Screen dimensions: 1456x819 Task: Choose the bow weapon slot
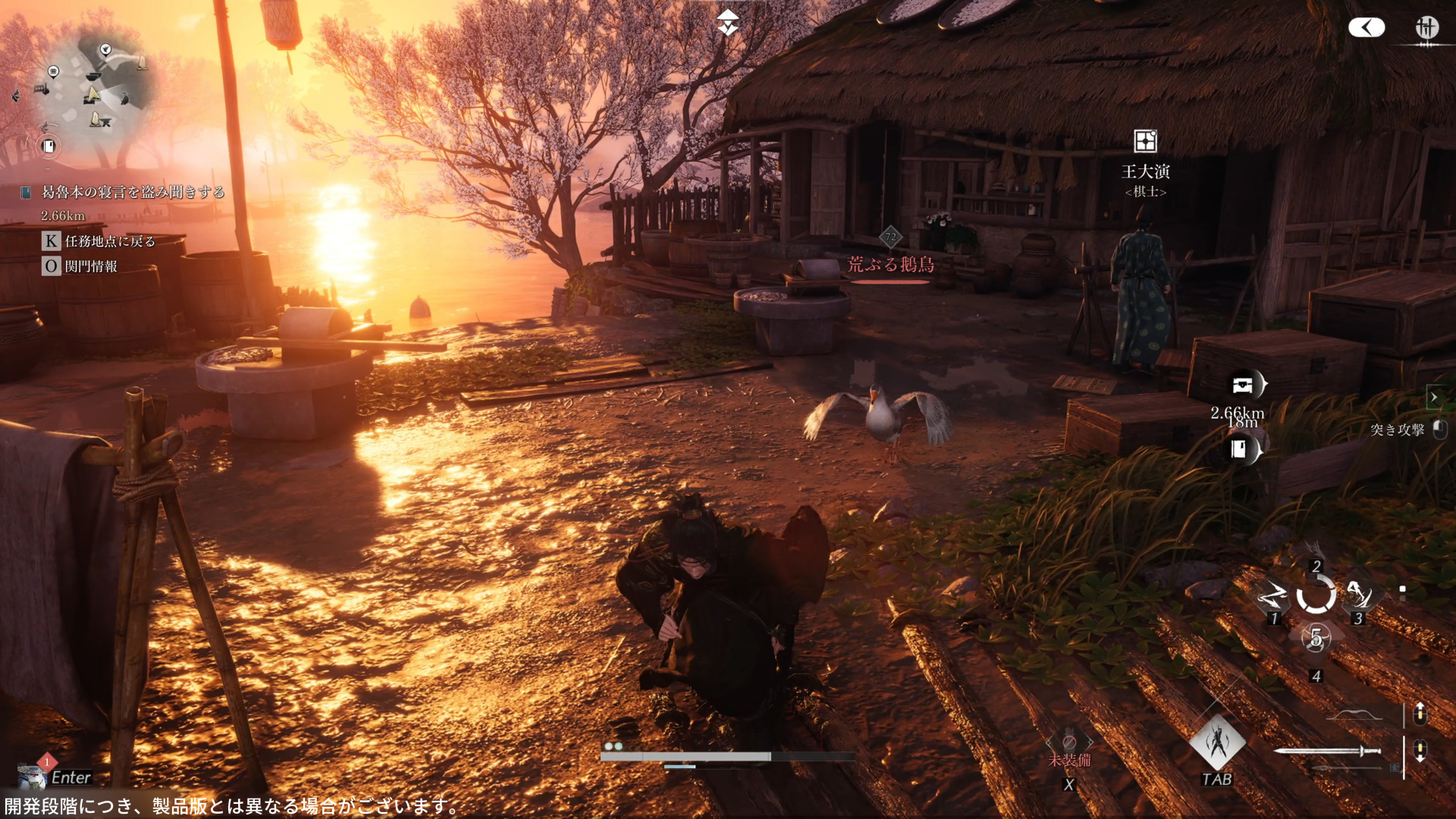(x=1357, y=714)
